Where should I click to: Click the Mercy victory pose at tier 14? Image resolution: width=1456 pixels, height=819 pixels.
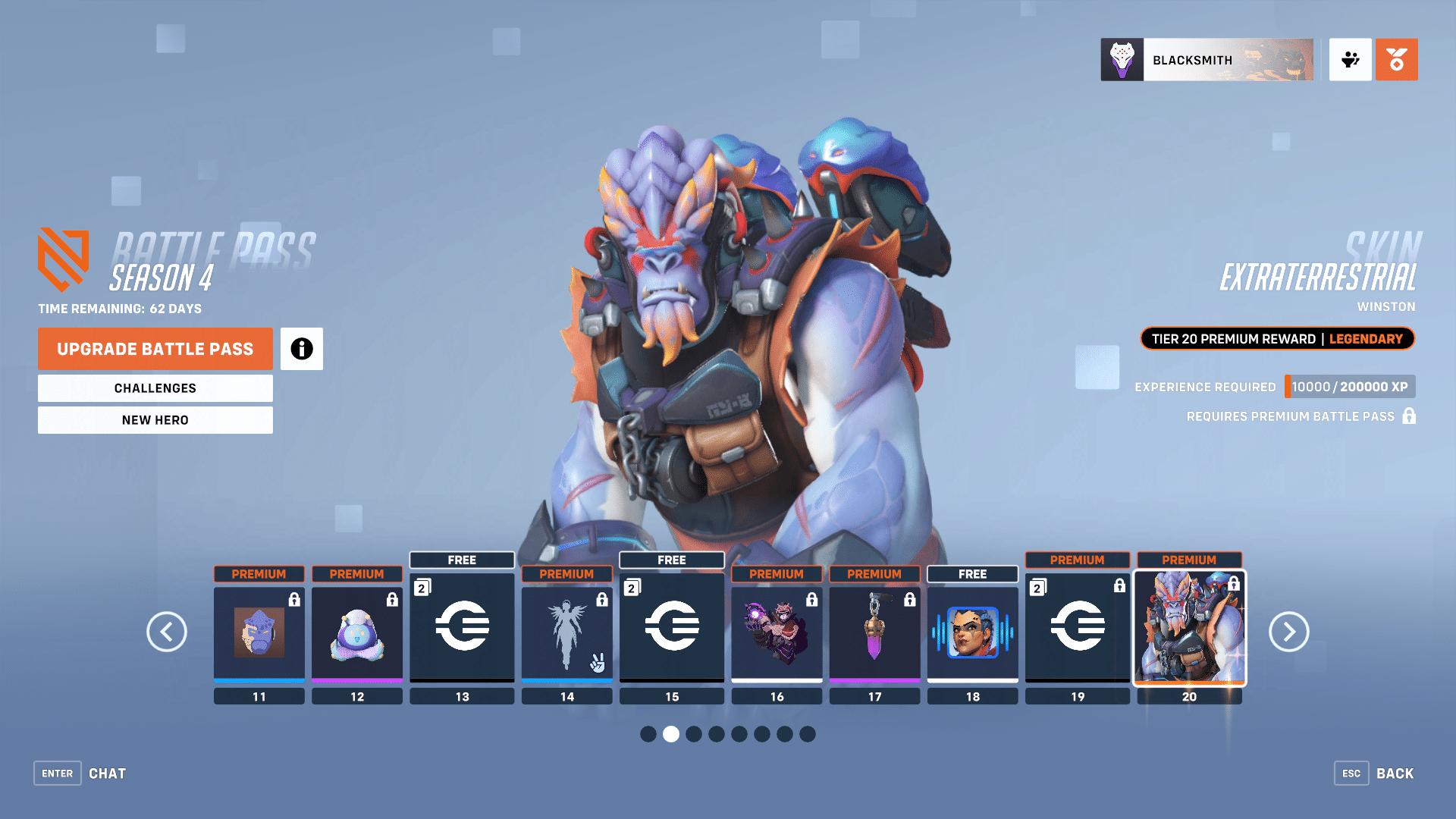click(x=566, y=633)
